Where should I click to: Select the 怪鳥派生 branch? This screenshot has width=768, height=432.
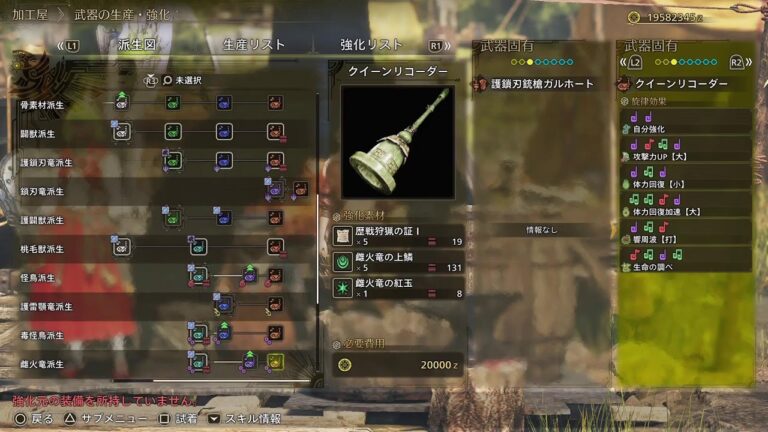pos(40,277)
